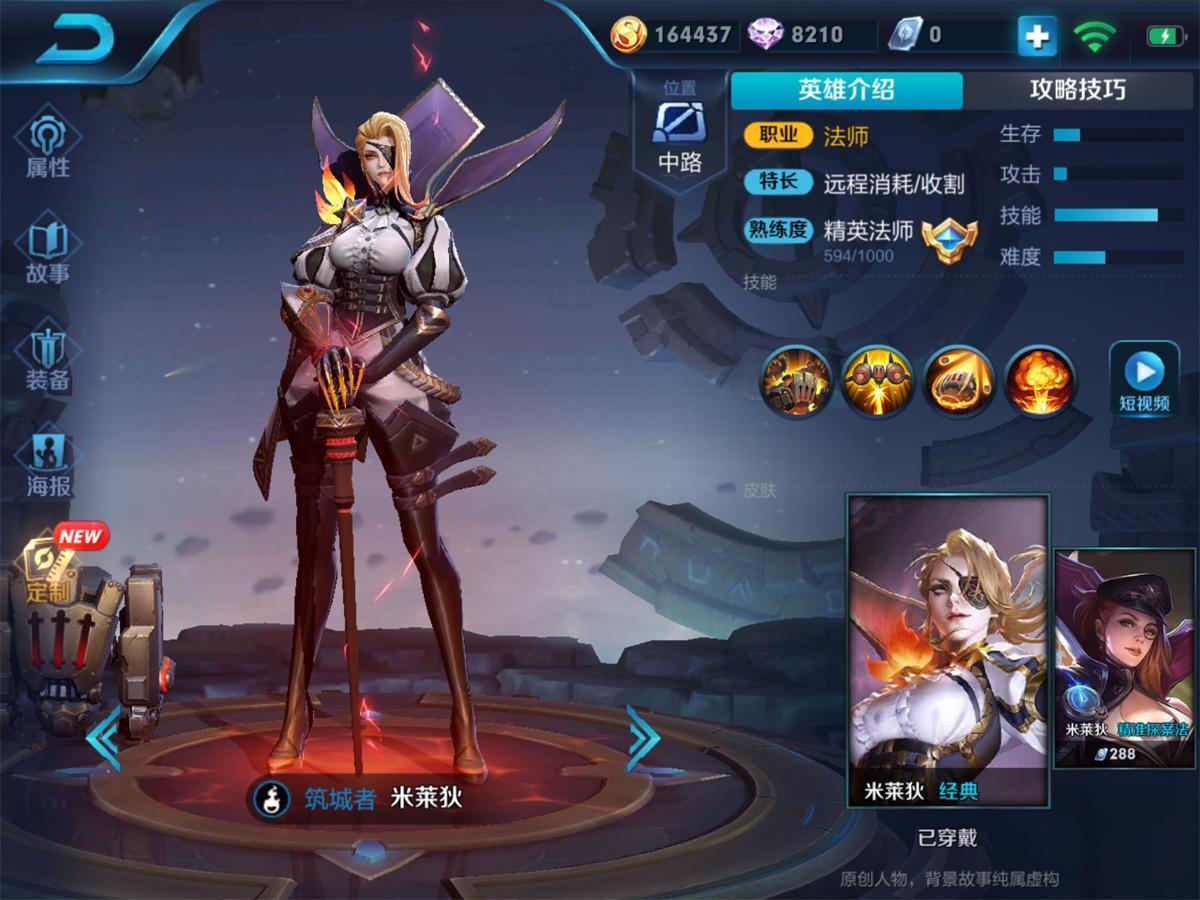Show the previous hero with left arrow
Viewport: 1200px width, 900px height.
point(103,738)
